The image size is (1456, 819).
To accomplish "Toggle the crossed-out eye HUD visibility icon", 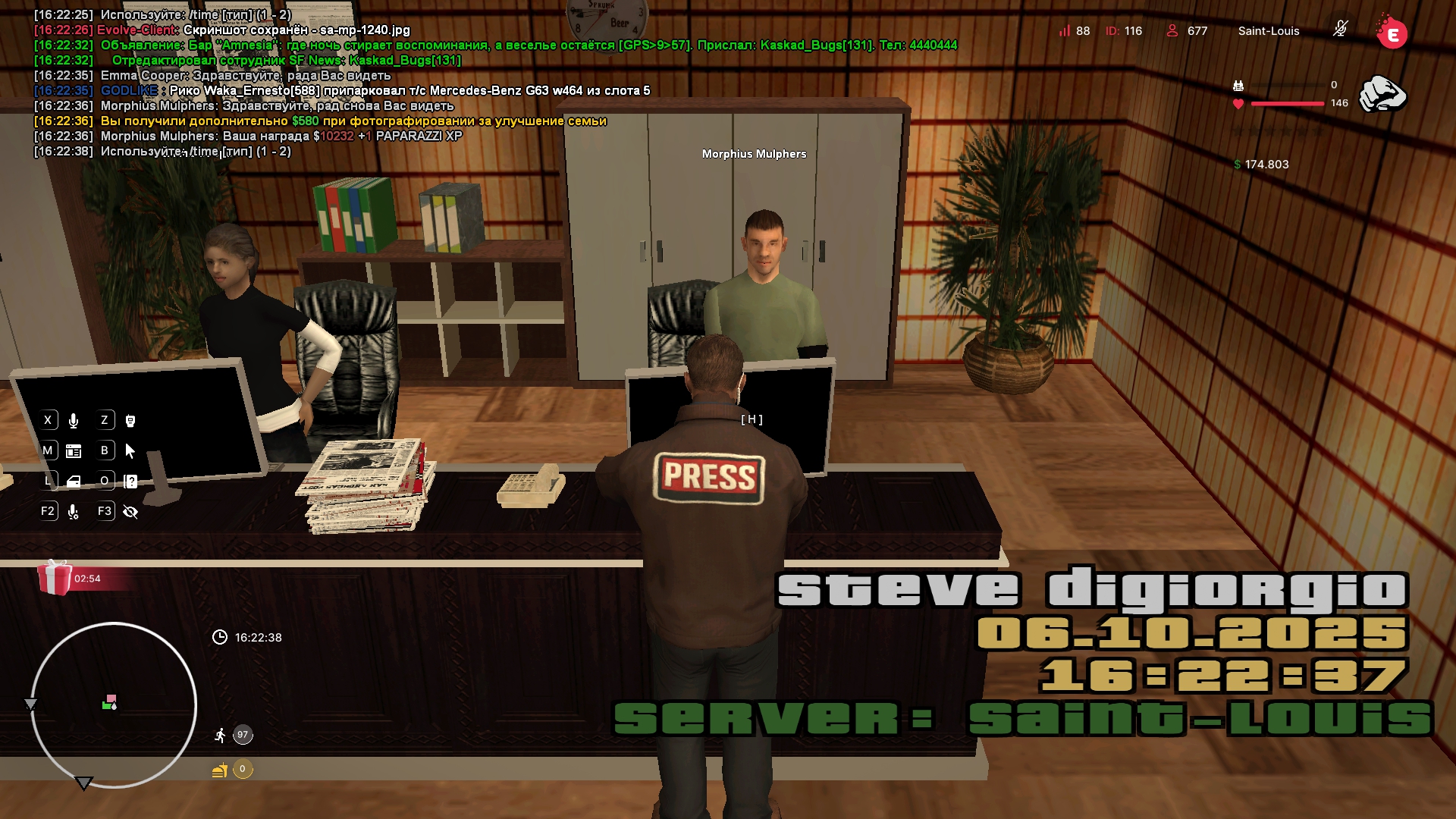I will point(130,512).
